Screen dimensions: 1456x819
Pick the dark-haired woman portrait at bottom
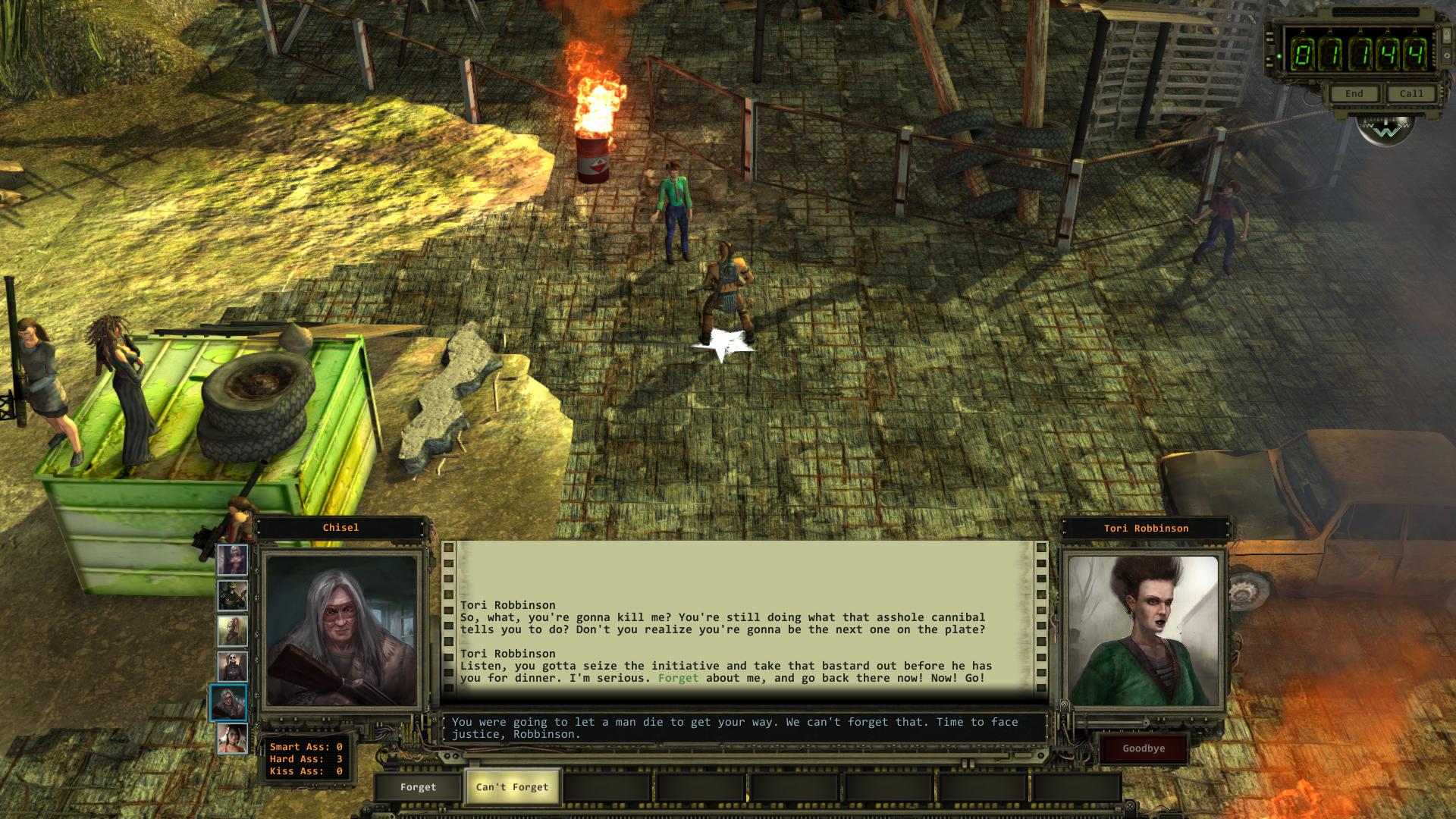pos(232,739)
